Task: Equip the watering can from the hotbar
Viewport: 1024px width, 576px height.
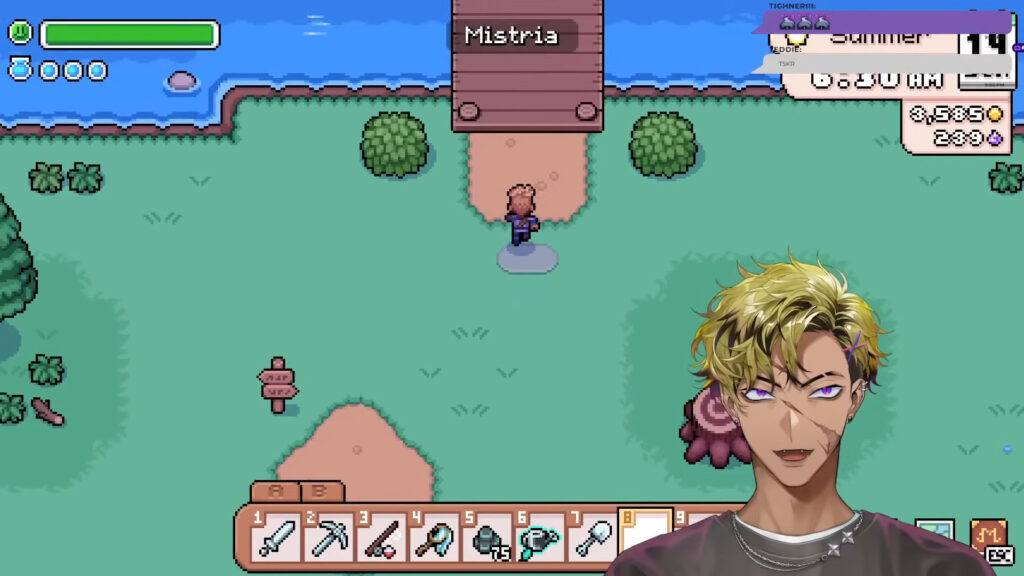Action: point(538,539)
